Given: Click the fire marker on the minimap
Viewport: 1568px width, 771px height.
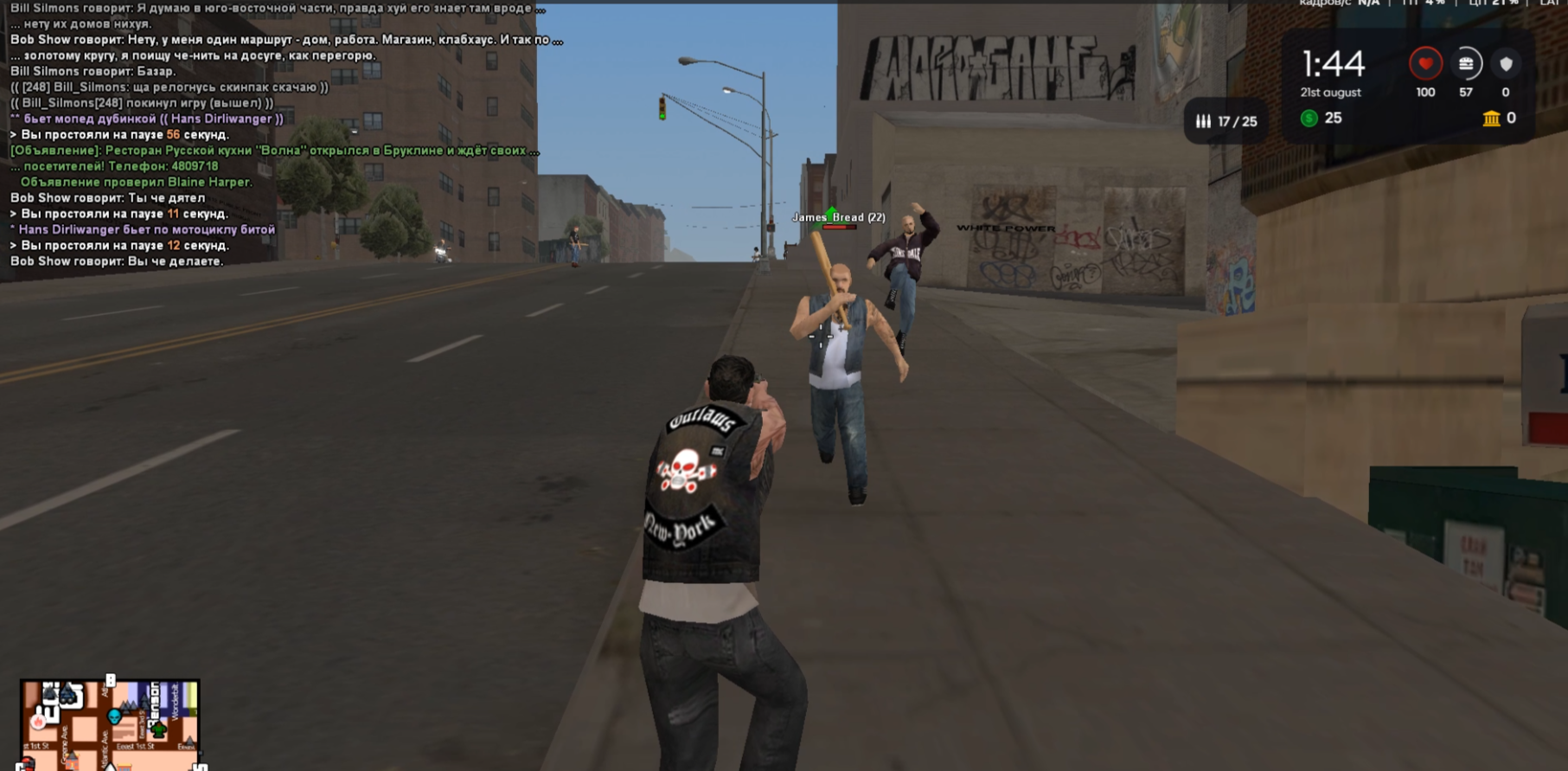Looking at the screenshot, I should 38,722.
